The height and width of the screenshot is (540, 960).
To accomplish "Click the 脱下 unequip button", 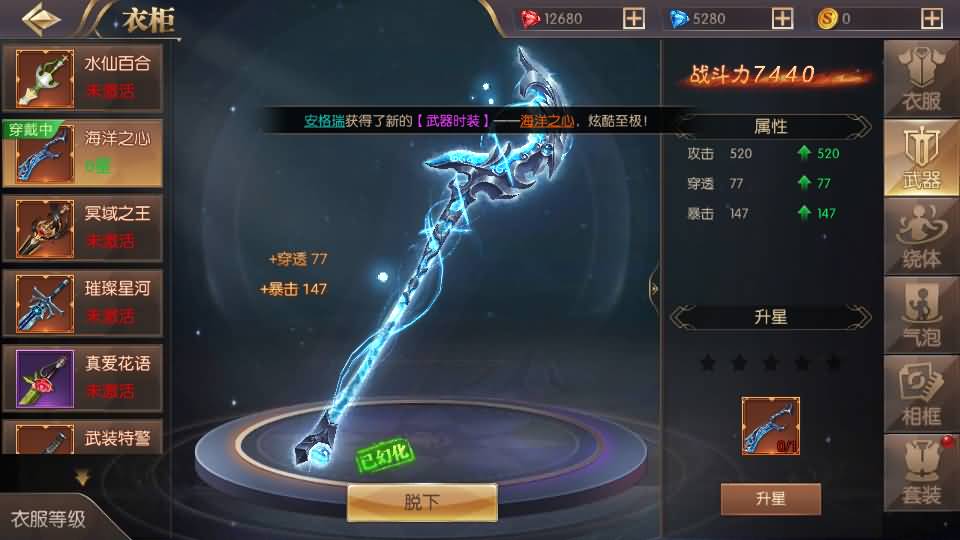I will click(x=421, y=502).
